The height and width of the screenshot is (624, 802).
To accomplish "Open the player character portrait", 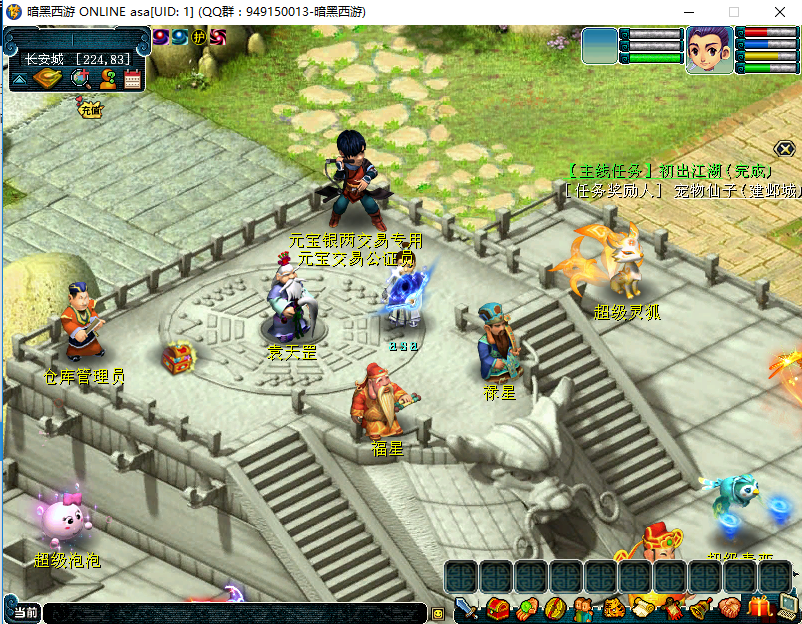I will (x=708, y=49).
